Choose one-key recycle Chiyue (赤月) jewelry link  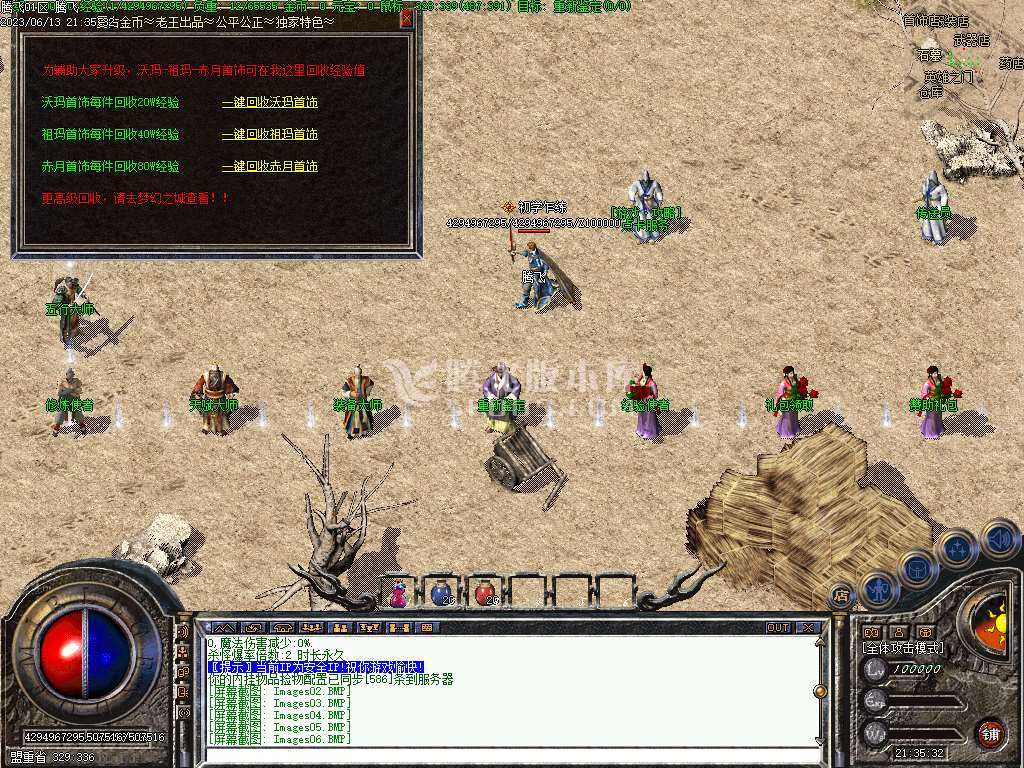(x=270, y=166)
